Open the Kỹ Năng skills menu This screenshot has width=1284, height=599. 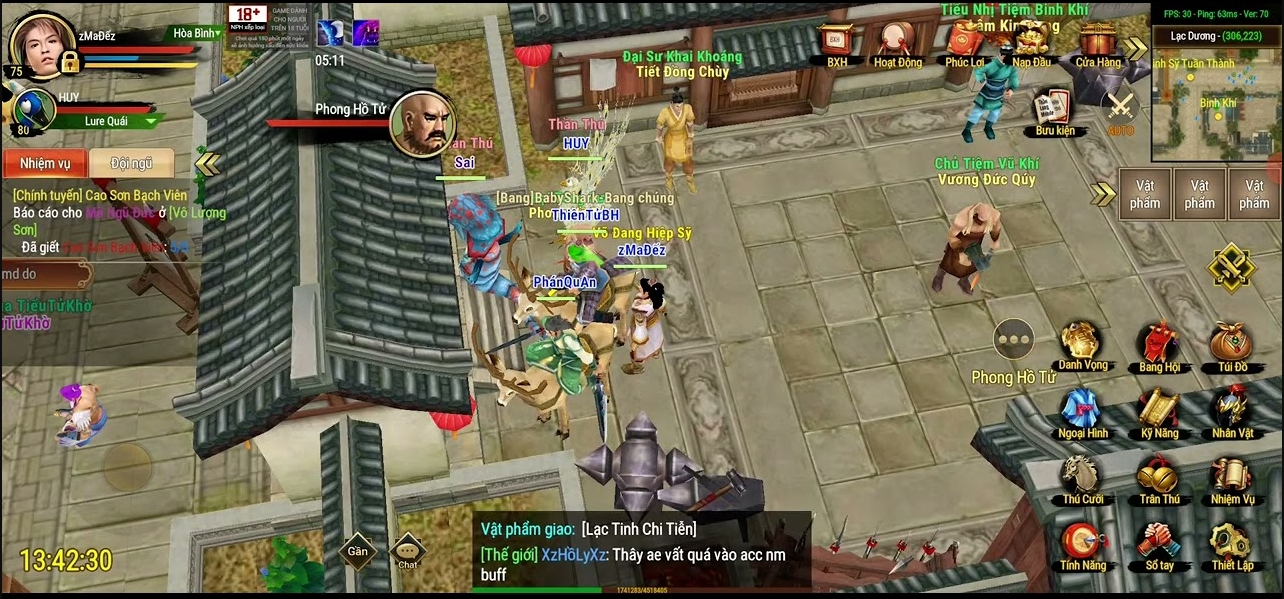tap(1159, 412)
